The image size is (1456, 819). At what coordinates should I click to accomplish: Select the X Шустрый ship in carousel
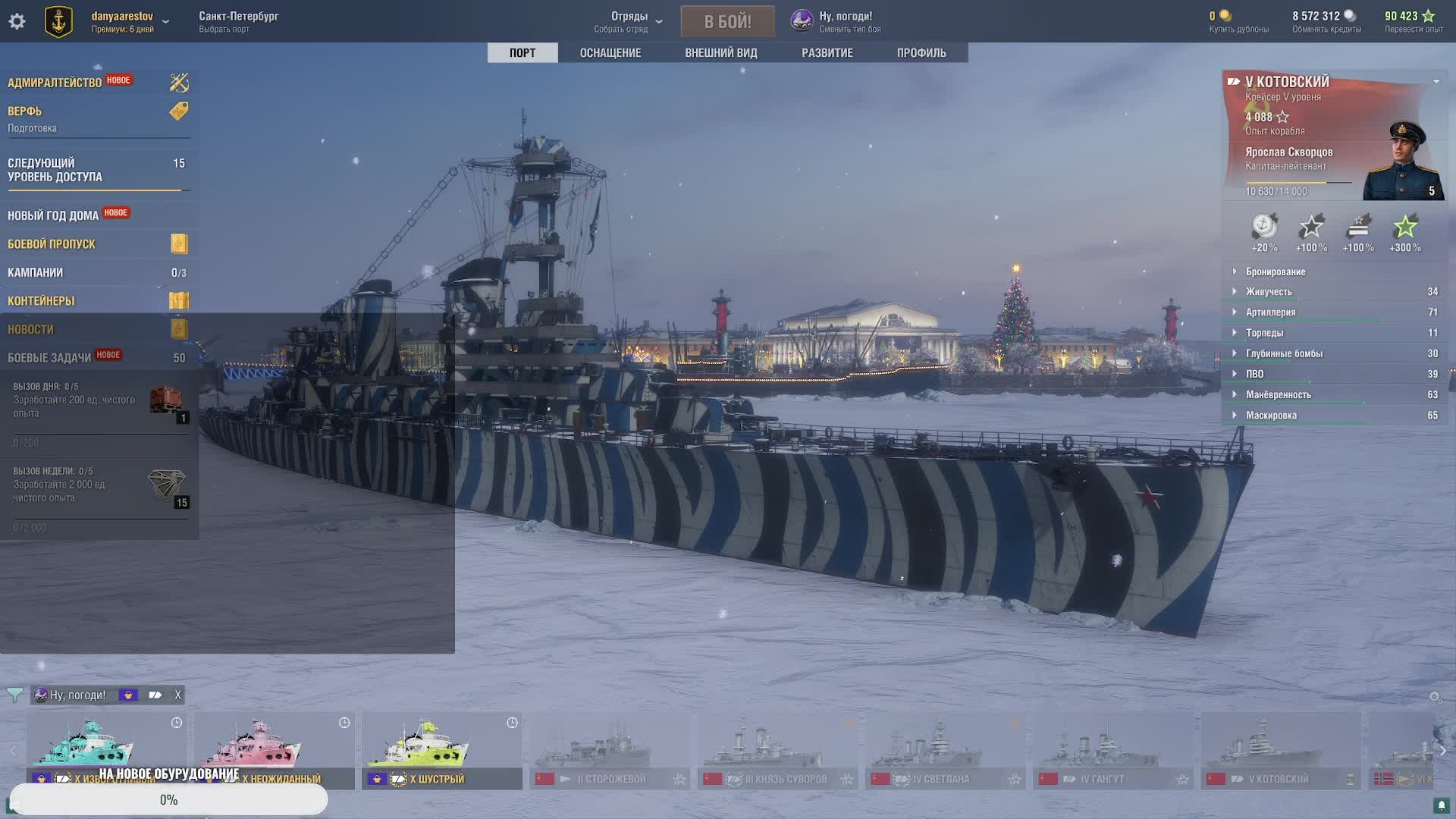[441, 750]
